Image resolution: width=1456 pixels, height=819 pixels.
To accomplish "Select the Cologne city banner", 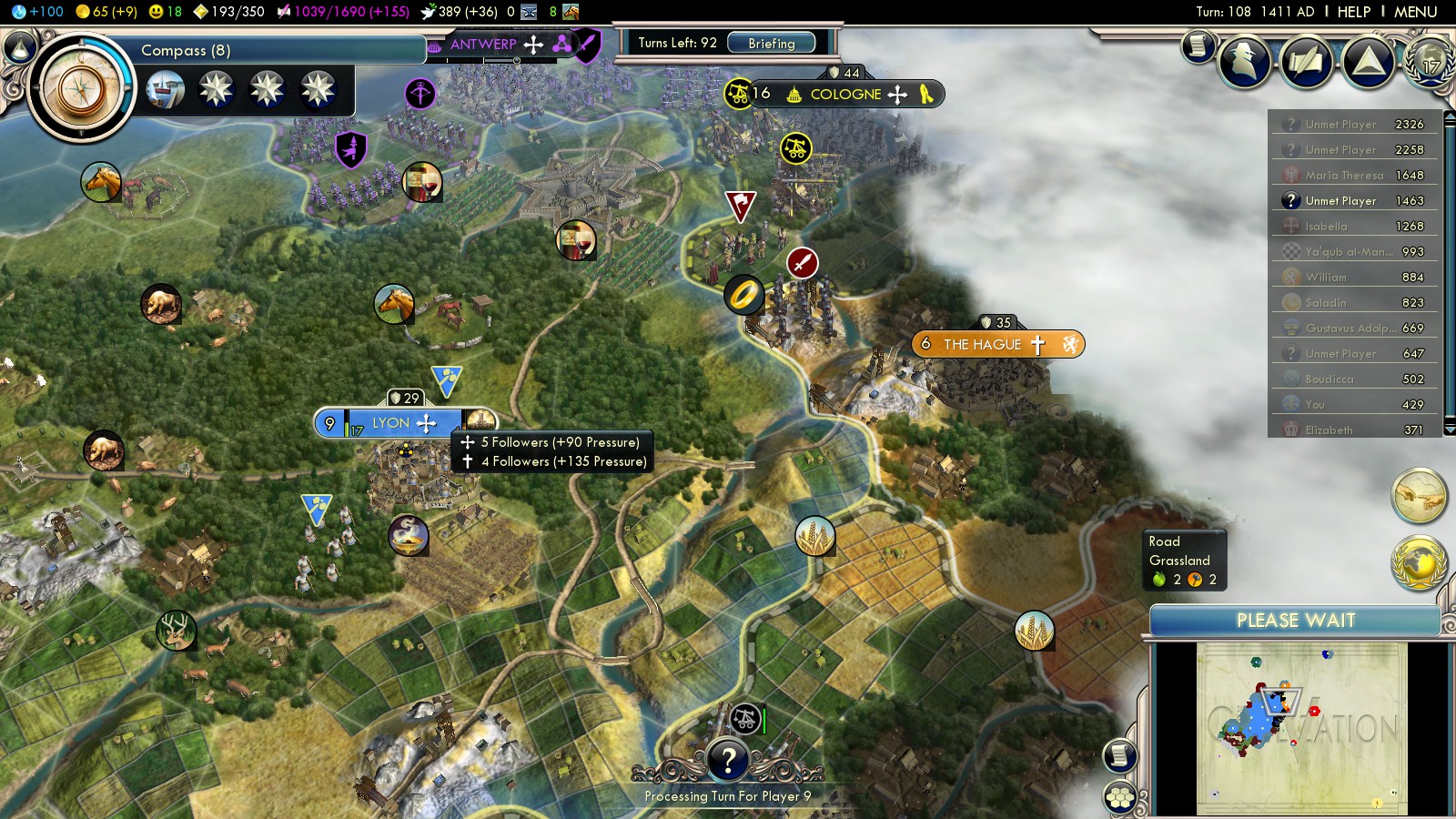I will pos(845,94).
